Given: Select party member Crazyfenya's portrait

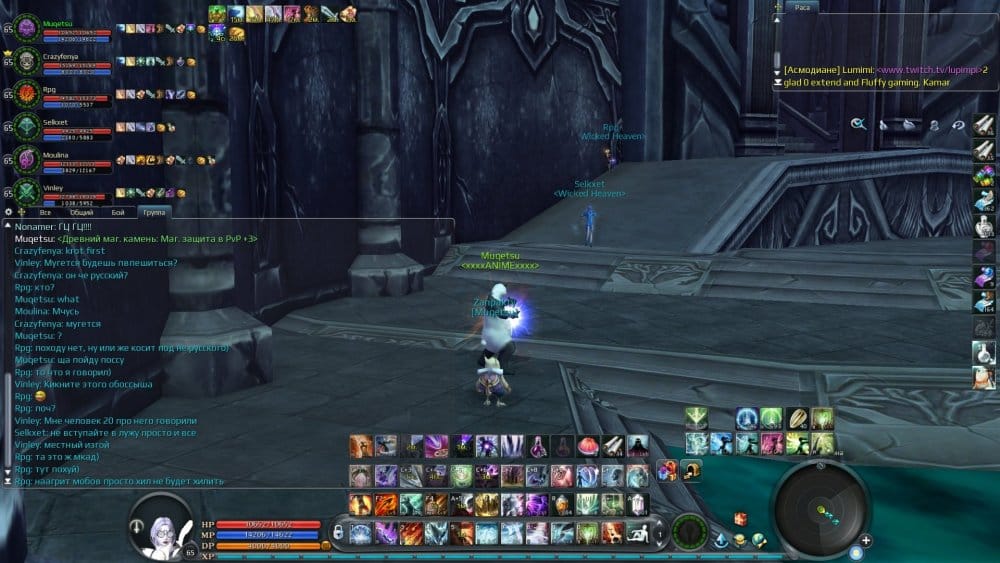Looking at the screenshot, I should [x=25, y=61].
